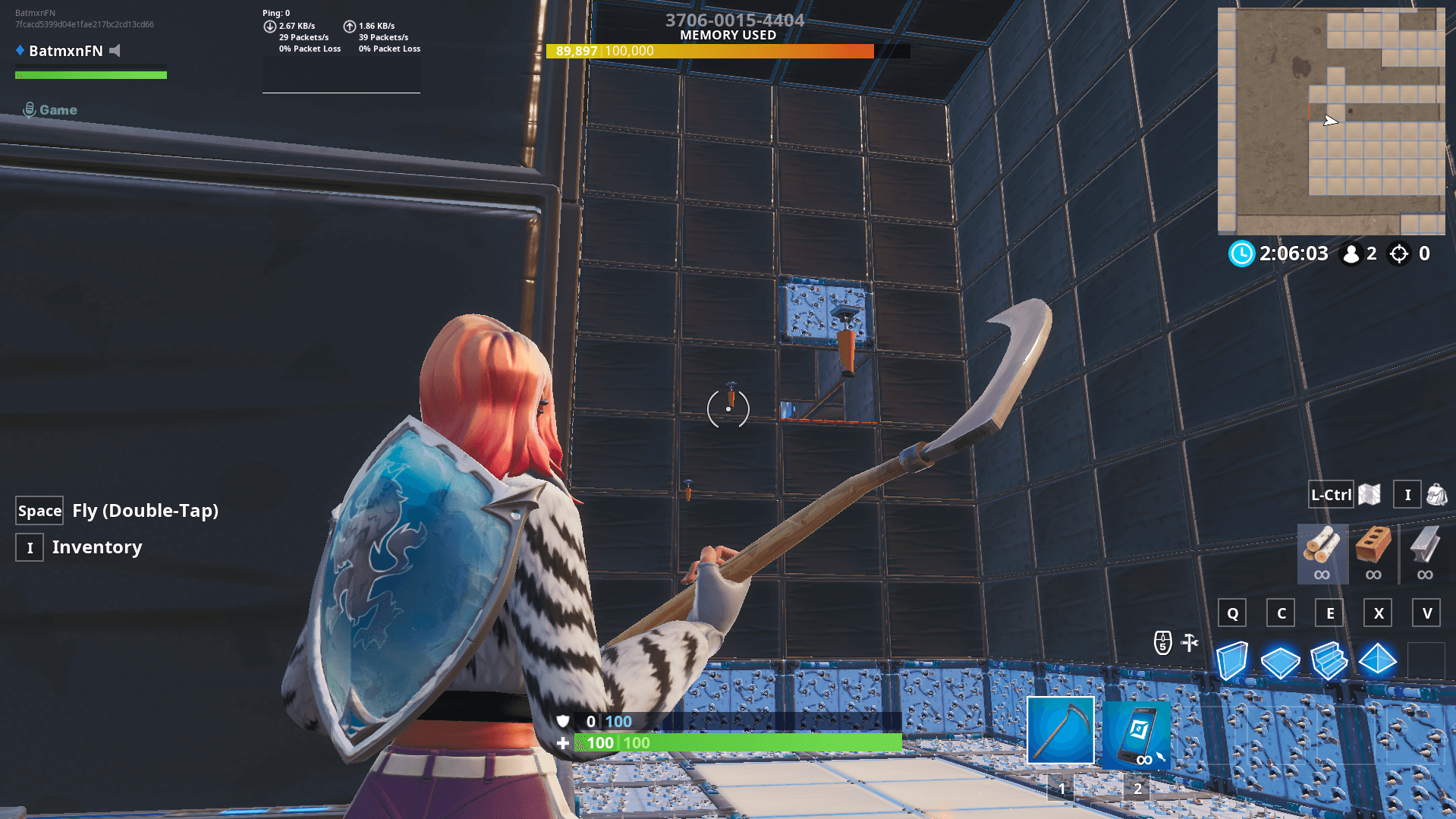The height and width of the screenshot is (819, 1456).
Task: Click the Space Fly keybind button
Action: (x=39, y=510)
